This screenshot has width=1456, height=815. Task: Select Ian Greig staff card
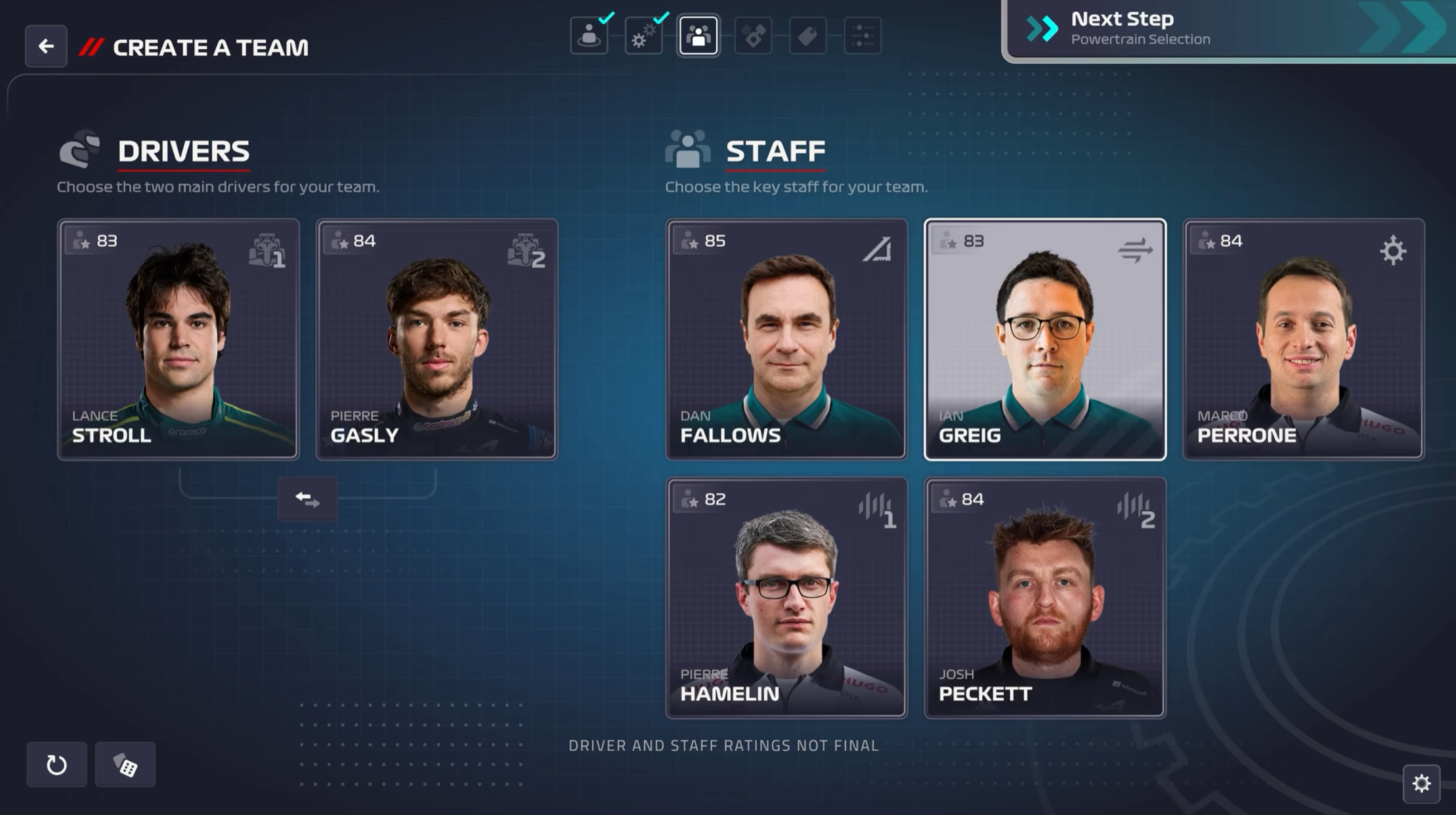pyautogui.click(x=1044, y=339)
